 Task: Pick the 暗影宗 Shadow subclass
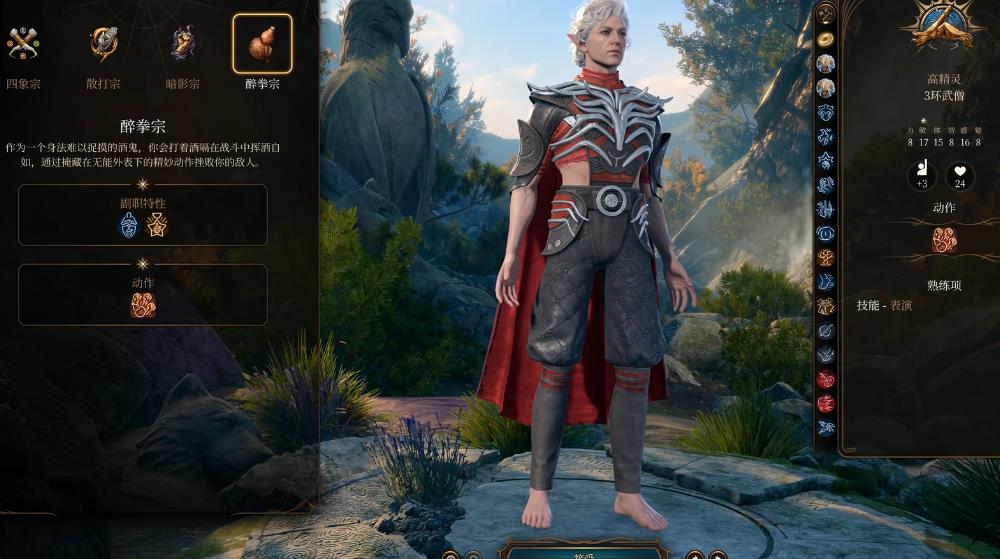pos(183,43)
